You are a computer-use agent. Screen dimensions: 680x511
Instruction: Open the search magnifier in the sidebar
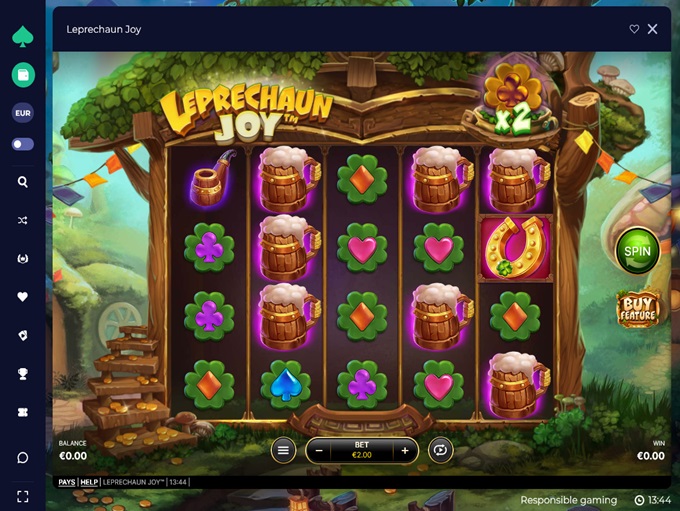(x=23, y=182)
